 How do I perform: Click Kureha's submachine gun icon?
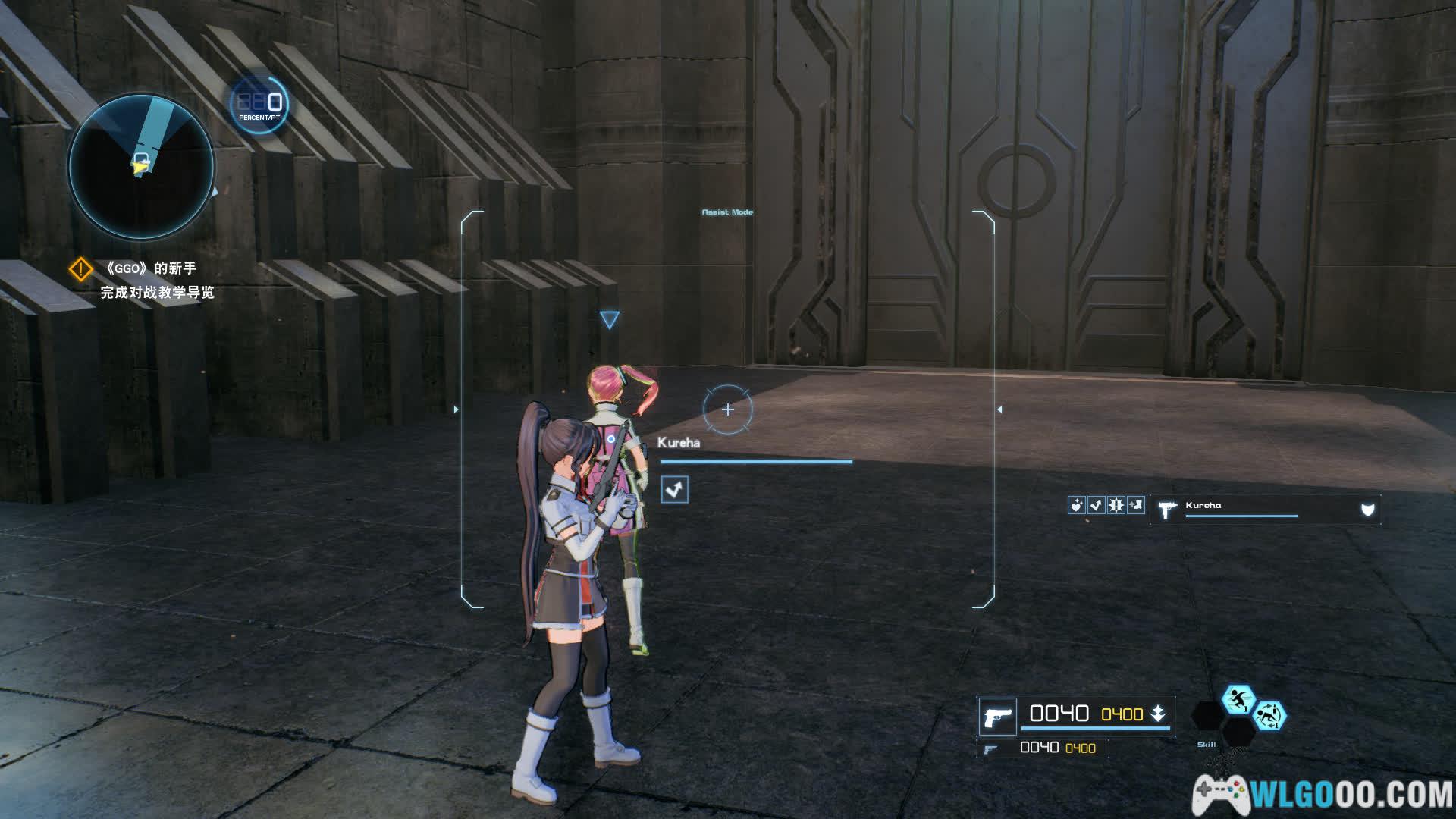pos(1166,509)
